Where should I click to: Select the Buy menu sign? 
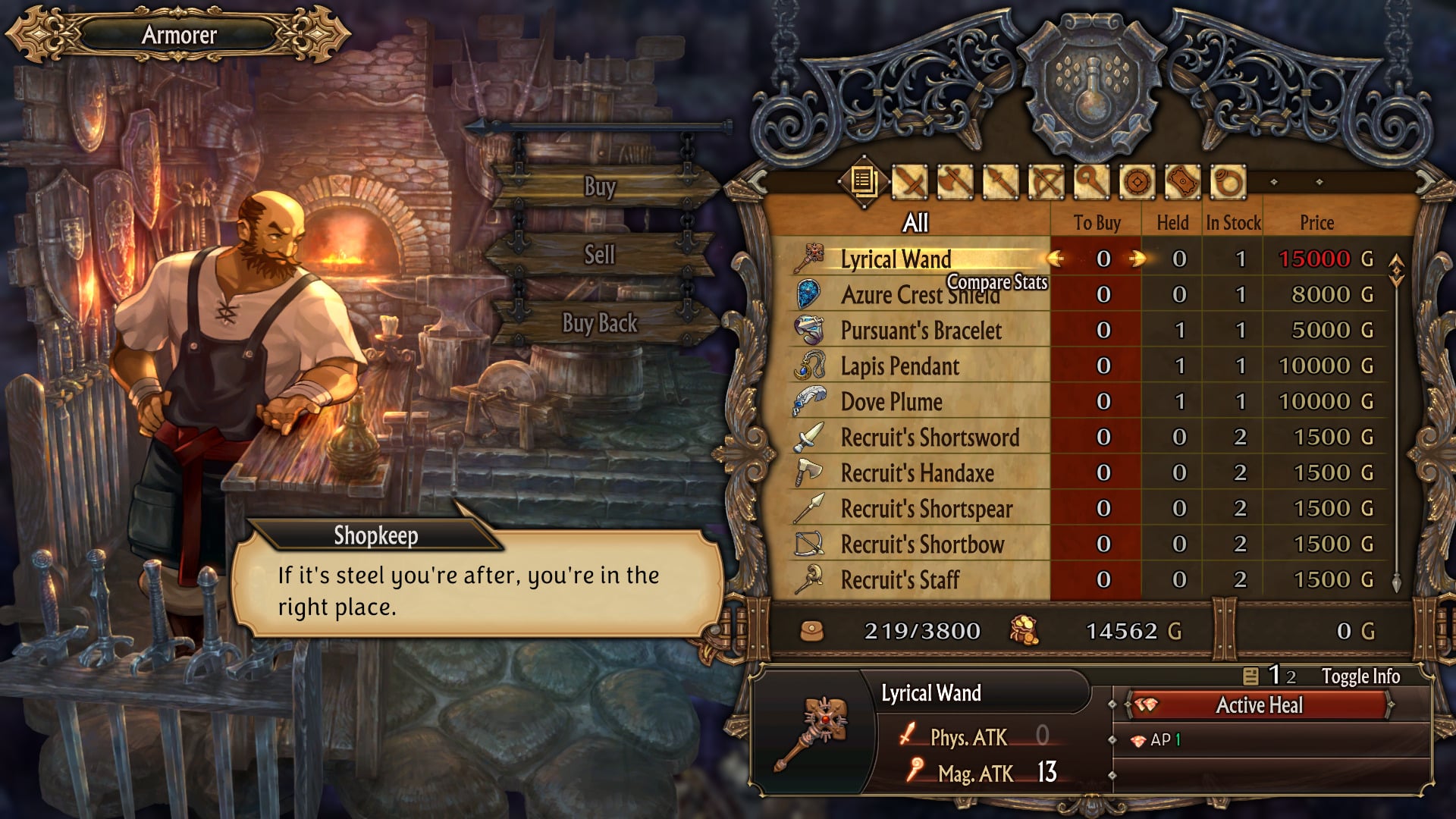point(599,187)
